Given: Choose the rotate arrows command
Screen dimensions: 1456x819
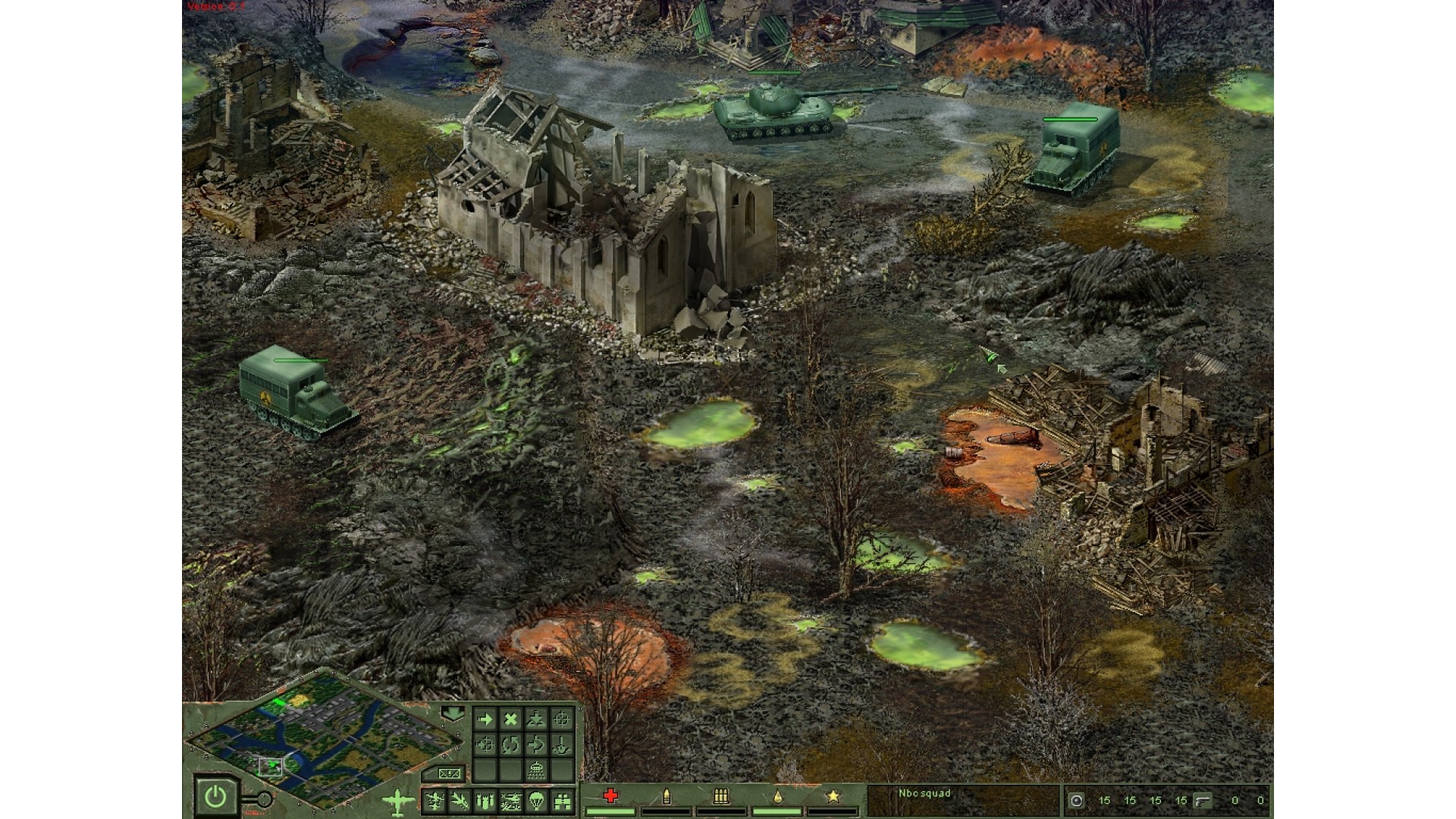Looking at the screenshot, I should pos(510,745).
